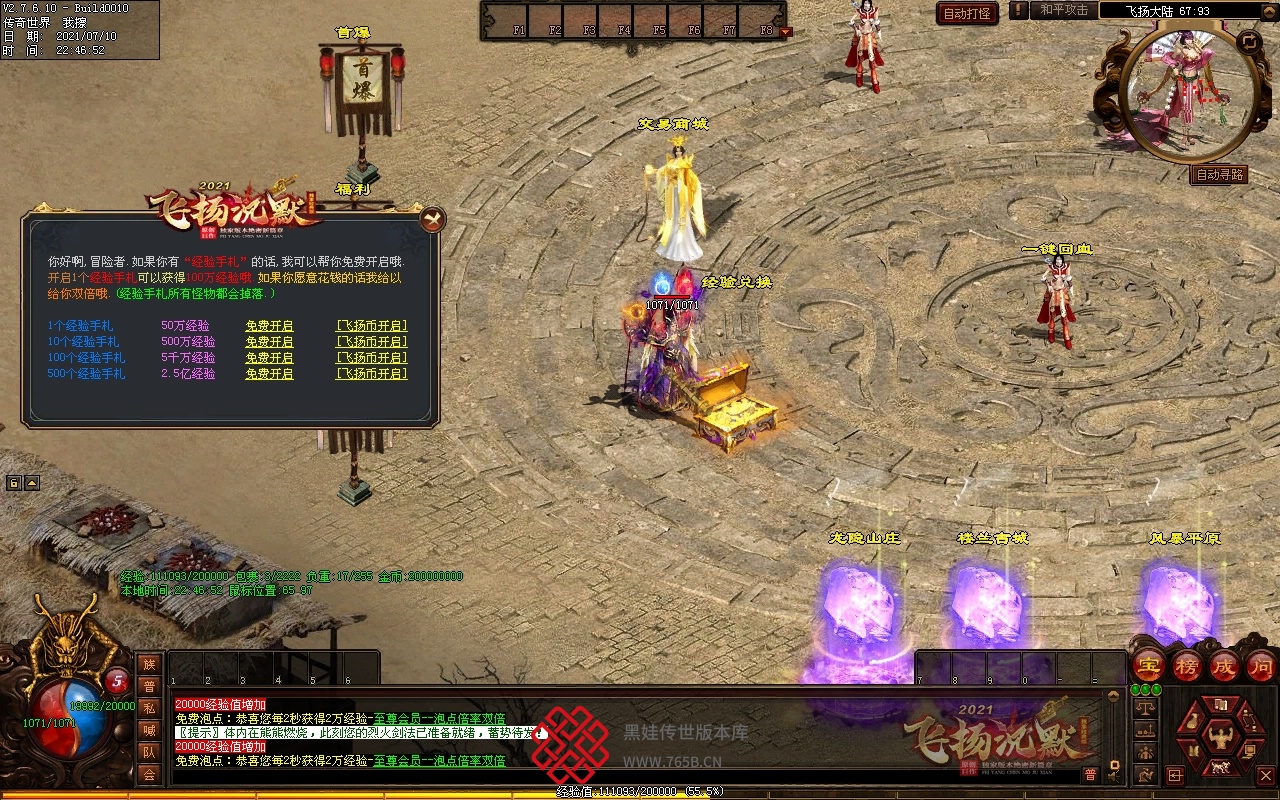The height and width of the screenshot is (800, 1280).
Task: Toggle the 自动打怪 auto-fight button
Action: [x=967, y=13]
